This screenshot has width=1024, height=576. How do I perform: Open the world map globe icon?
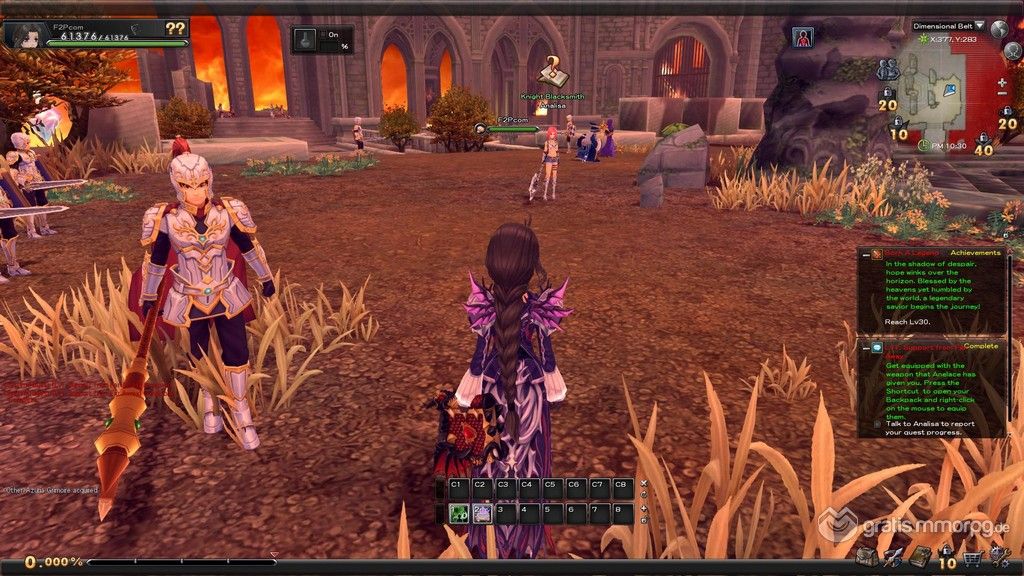coord(999,29)
